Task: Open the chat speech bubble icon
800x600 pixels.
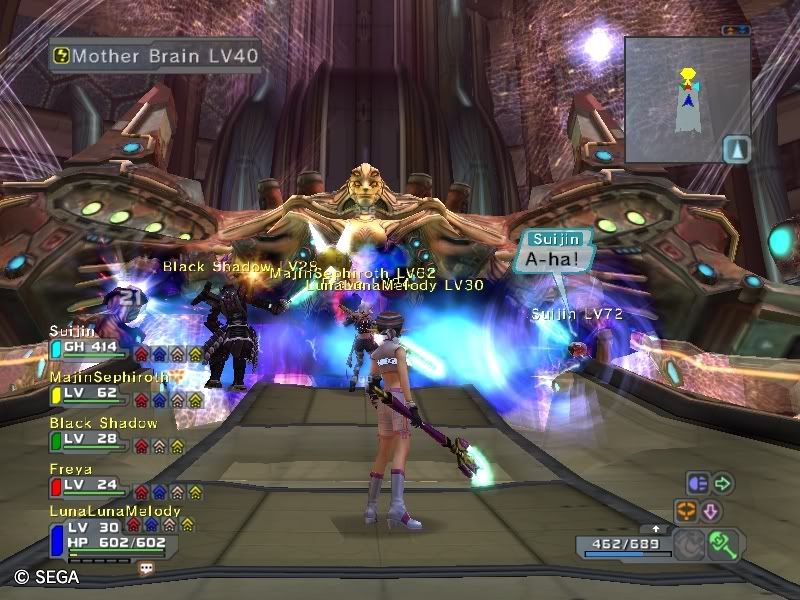Action: click(147, 567)
